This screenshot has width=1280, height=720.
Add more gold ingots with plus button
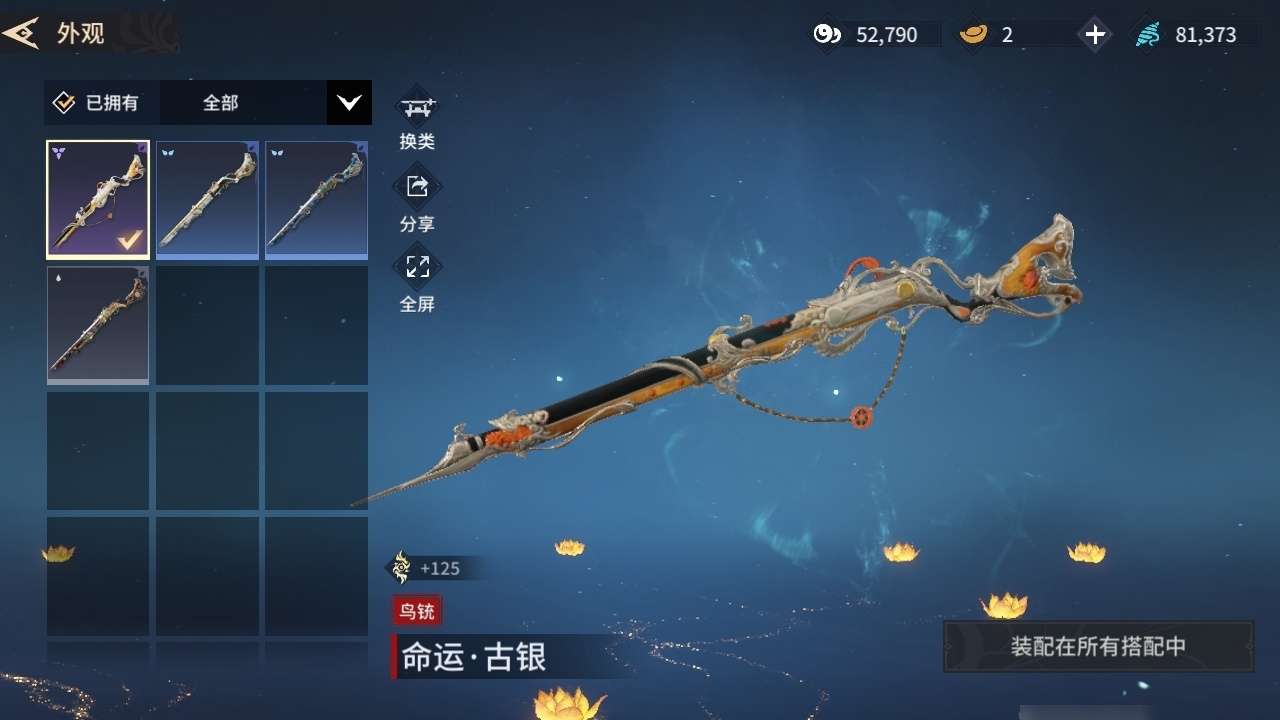click(x=1095, y=35)
